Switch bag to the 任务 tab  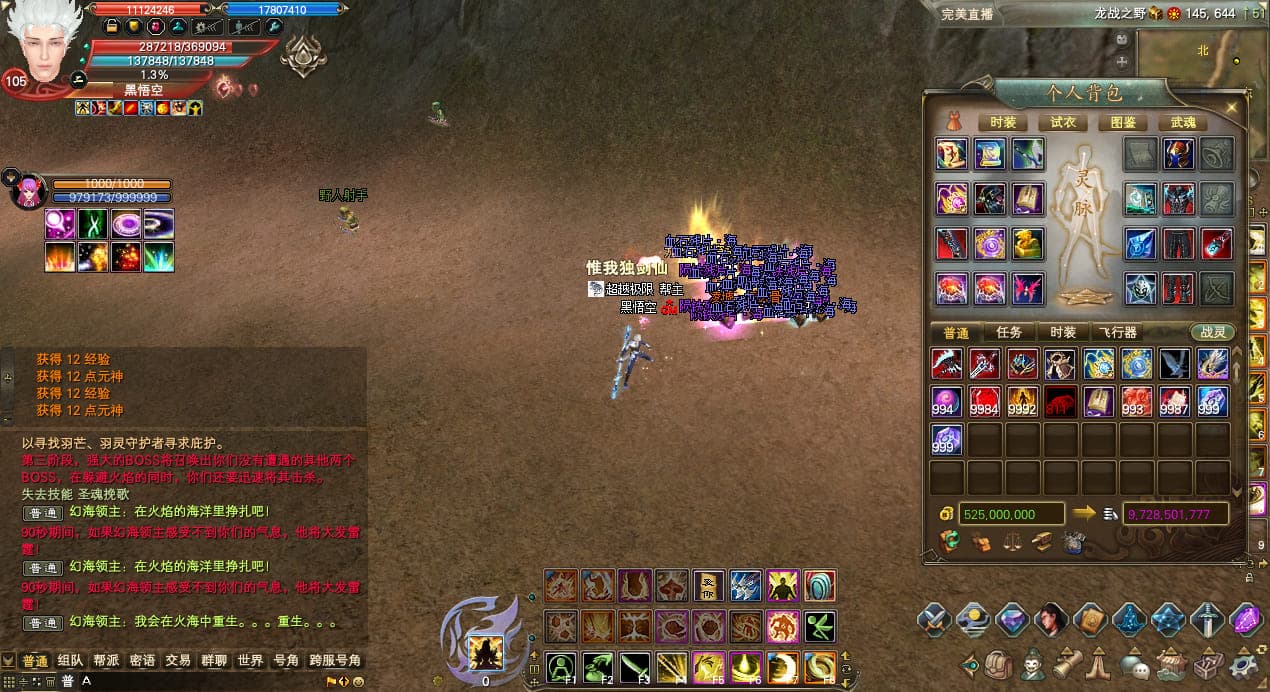point(1008,333)
